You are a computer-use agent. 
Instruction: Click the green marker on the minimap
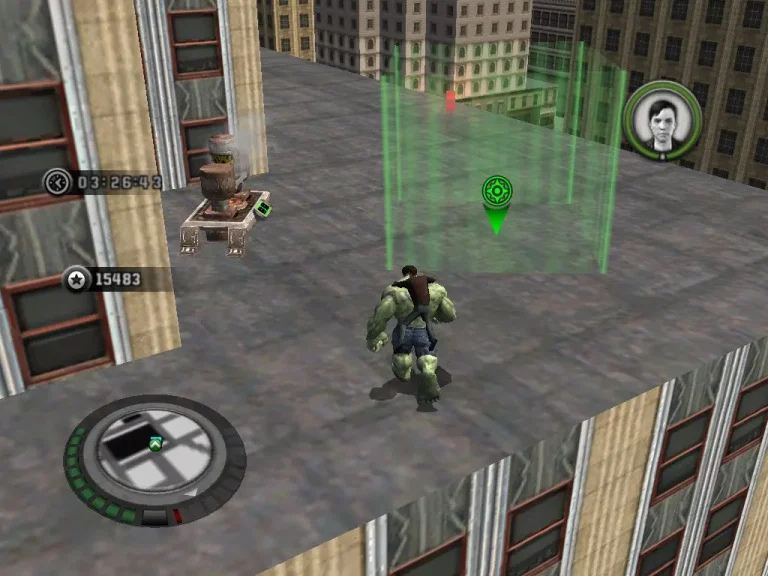(155, 443)
